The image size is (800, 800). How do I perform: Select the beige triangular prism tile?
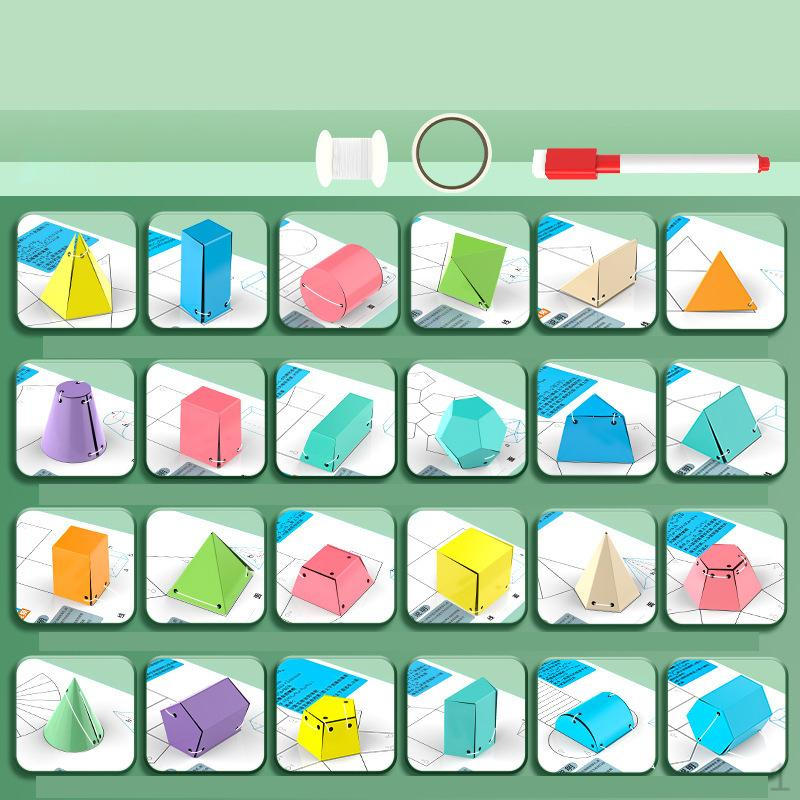pyautogui.click(x=597, y=270)
